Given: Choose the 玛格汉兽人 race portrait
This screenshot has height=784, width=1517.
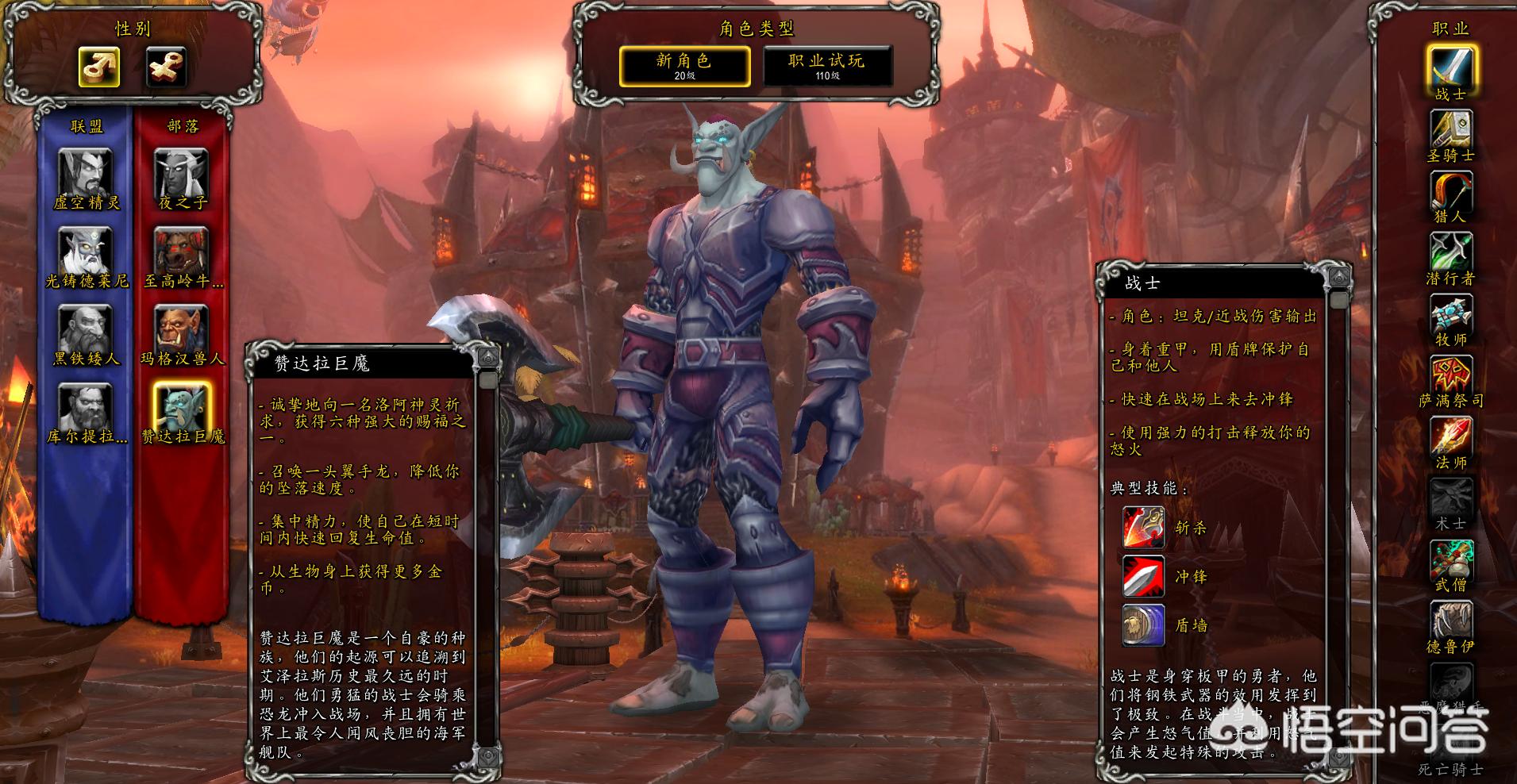Looking at the screenshot, I should (x=182, y=328).
